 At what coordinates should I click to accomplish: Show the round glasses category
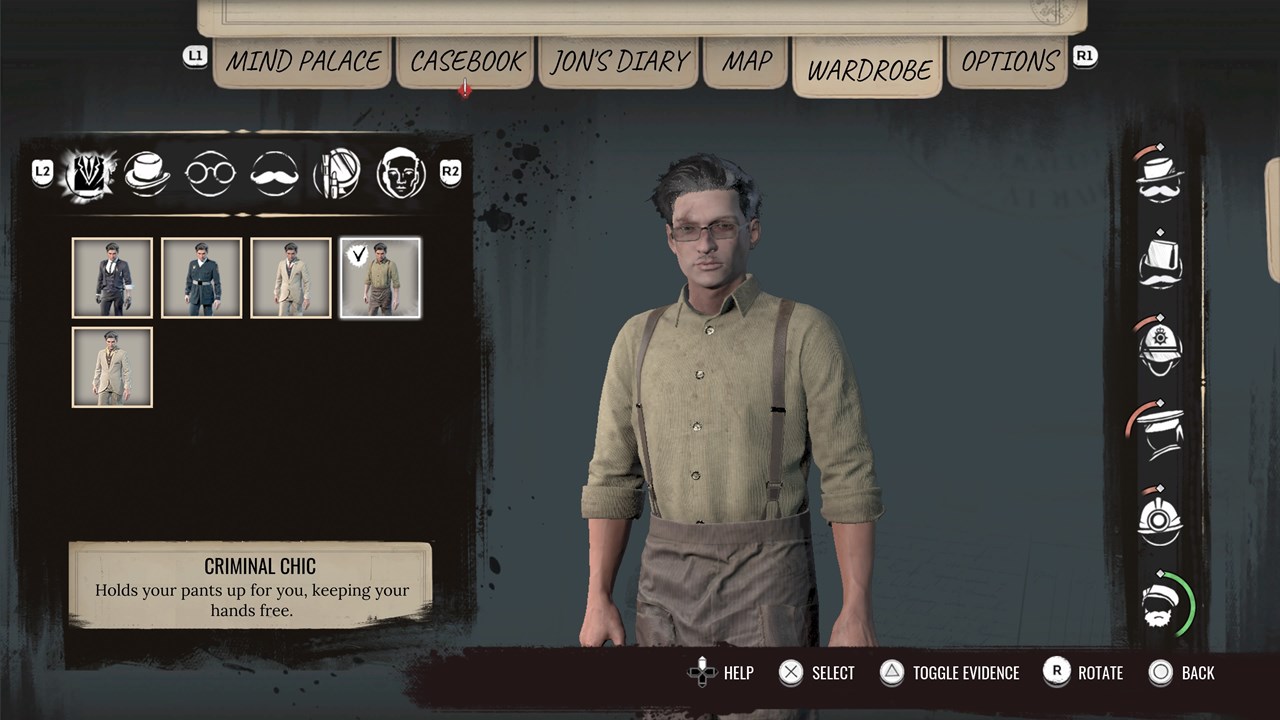(x=210, y=174)
